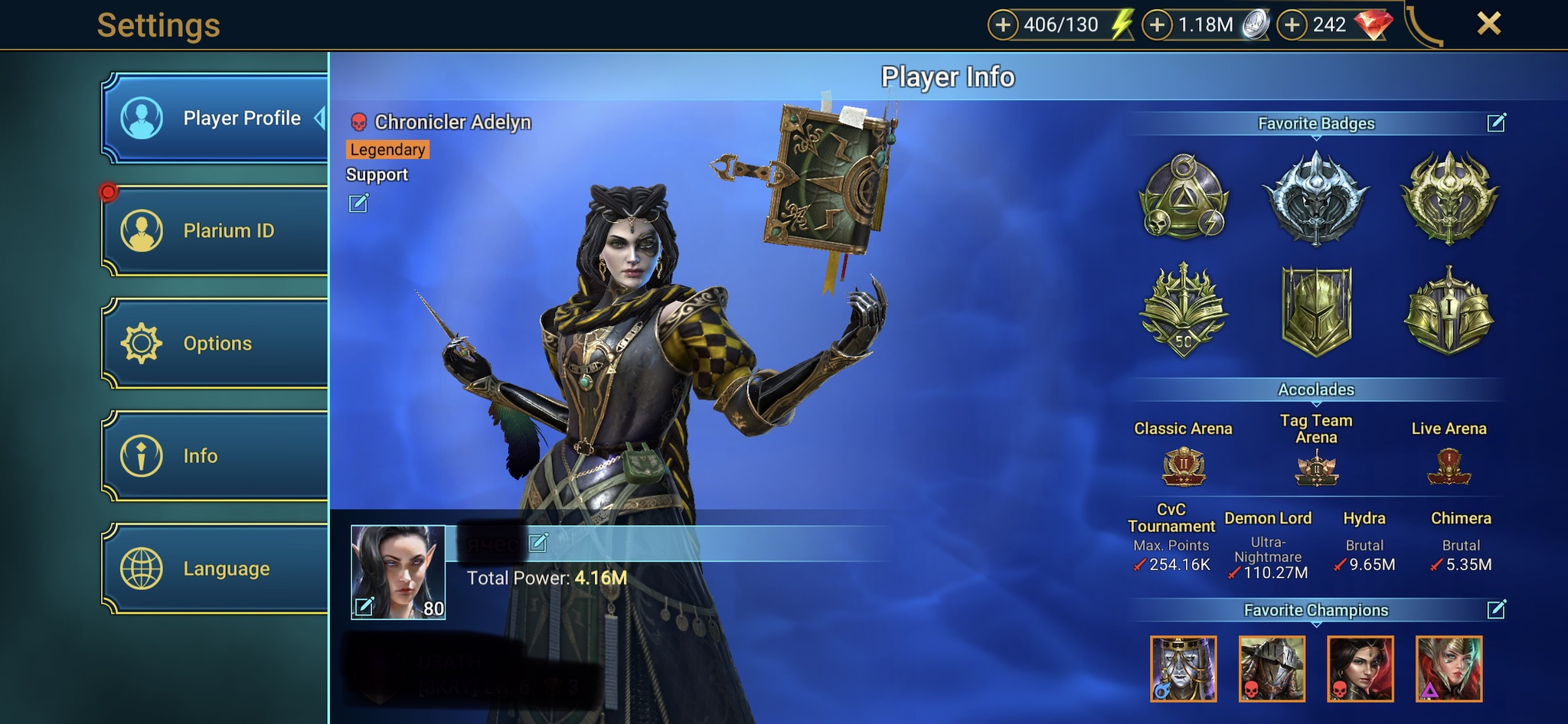Edit the player name
Viewport: 1568px width, 724px height.
[538, 543]
